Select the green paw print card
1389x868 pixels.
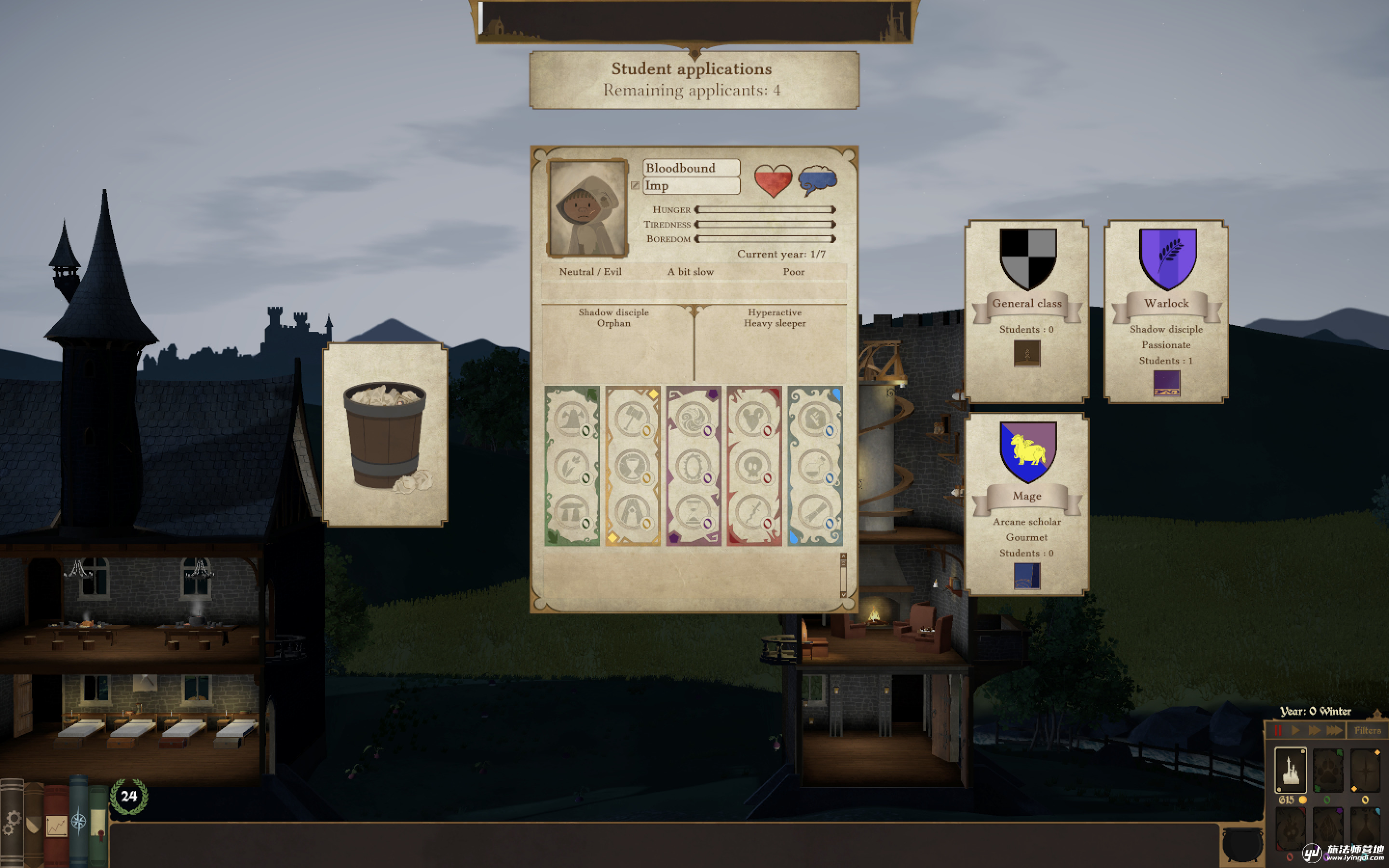(1328, 770)
